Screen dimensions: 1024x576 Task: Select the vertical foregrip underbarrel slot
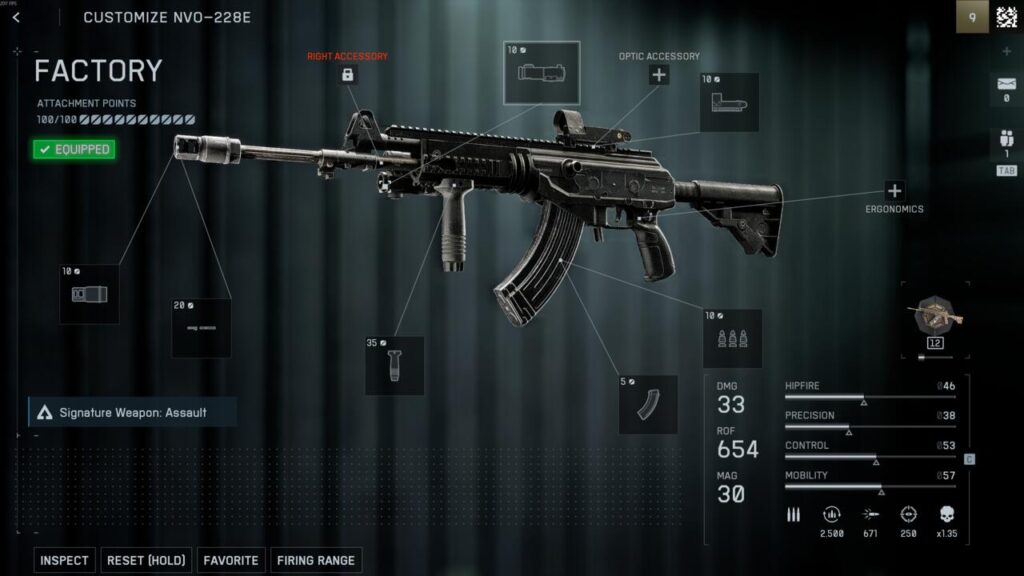click(x=394, y=365)
